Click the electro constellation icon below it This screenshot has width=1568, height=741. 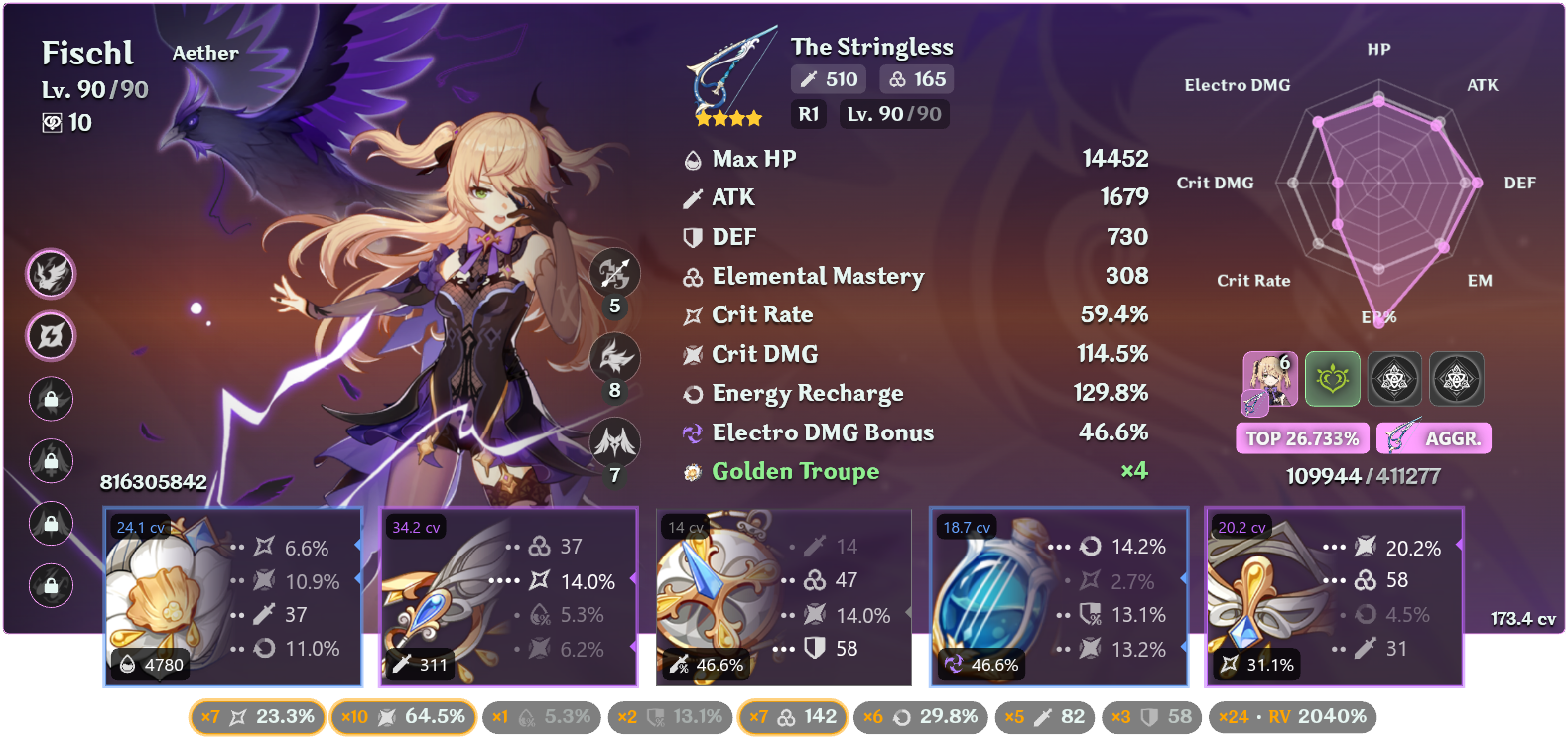[52, 336]
